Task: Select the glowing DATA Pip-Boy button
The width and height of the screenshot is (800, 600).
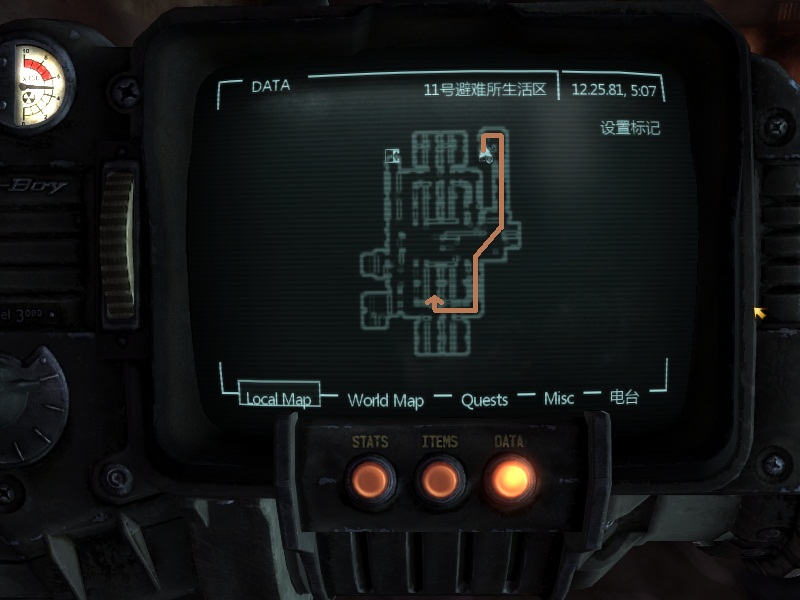Action: (x=508, y=480)
